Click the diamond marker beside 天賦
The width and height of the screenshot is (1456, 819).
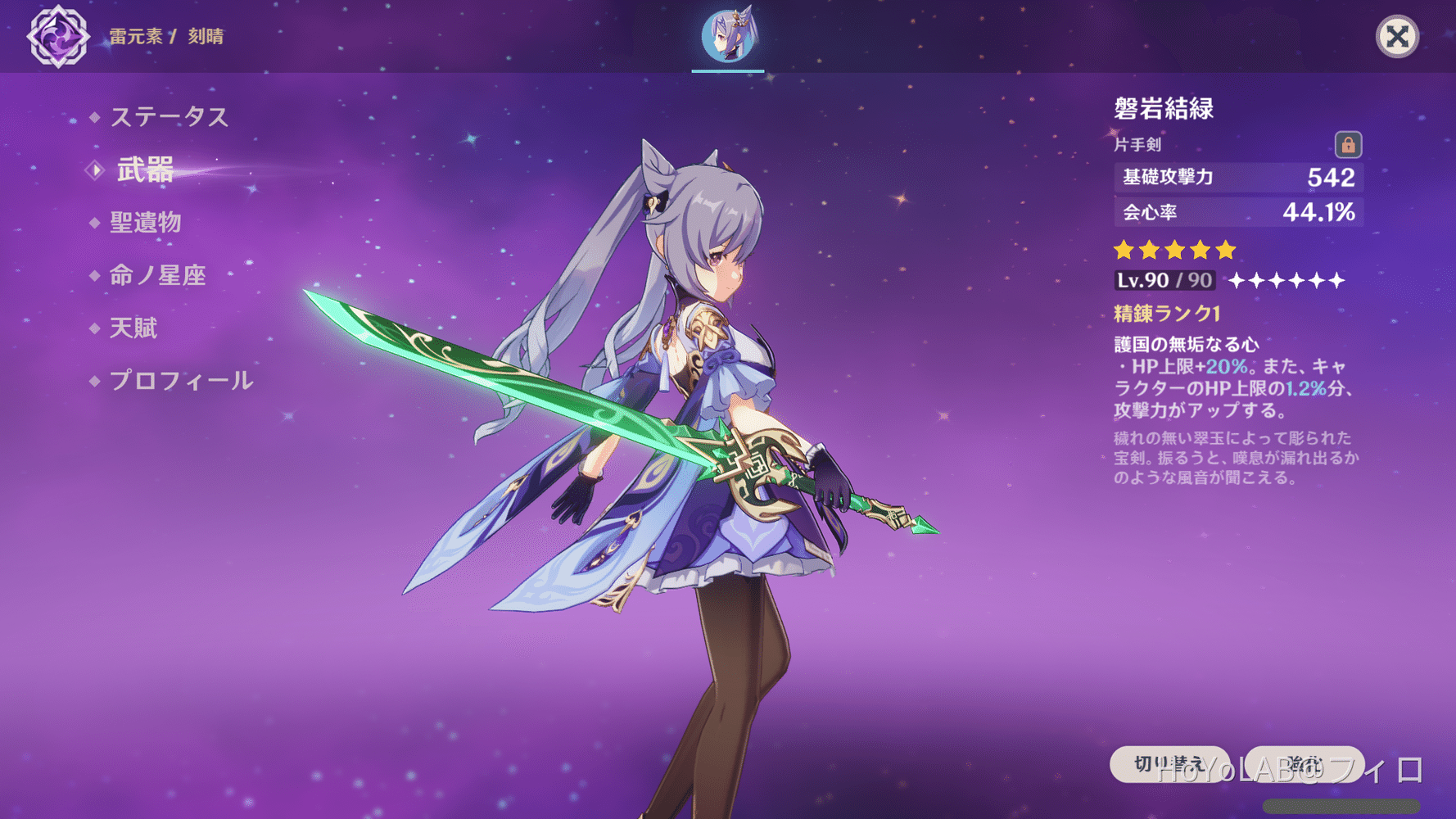coord(95,328)
